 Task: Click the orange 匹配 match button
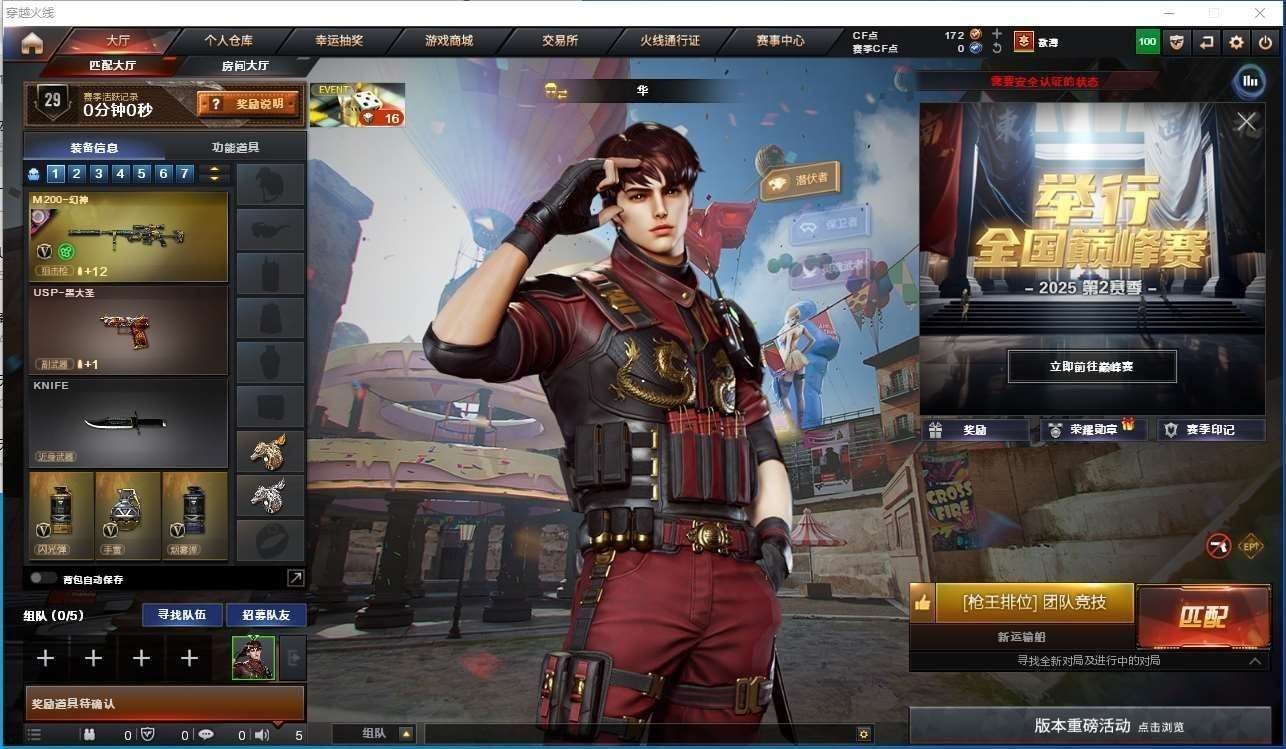pos(1202,616)
